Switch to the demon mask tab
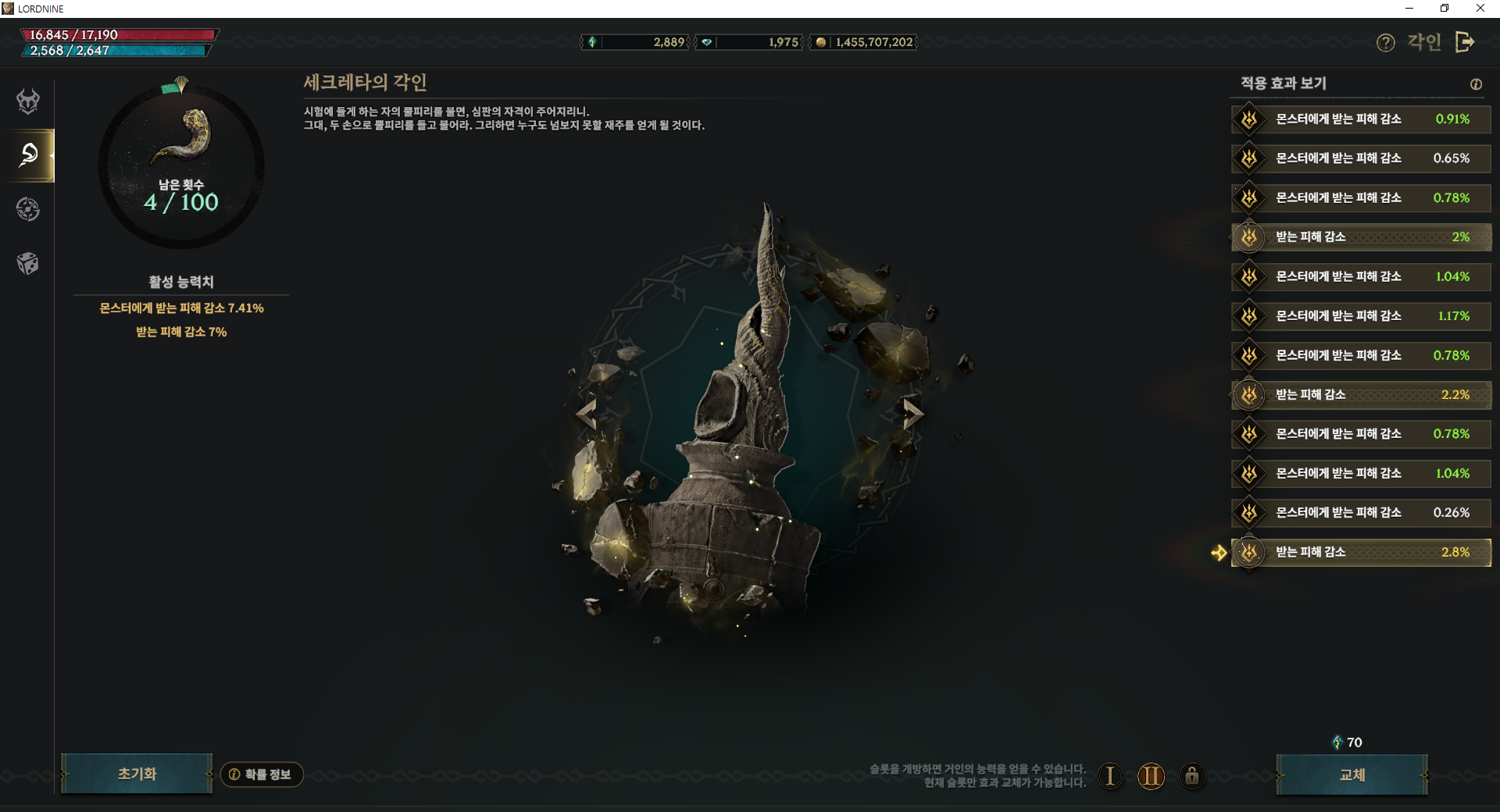The image size is (1500, 812). [x=29, y=101]
